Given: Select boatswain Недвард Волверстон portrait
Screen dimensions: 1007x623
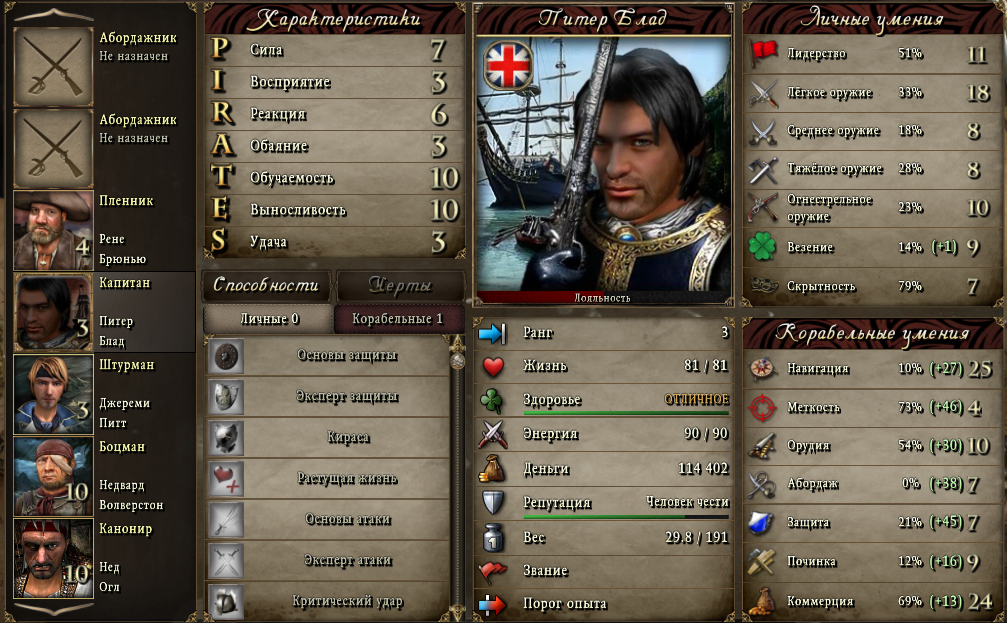Looking at the screenshot, I should 53,476.
